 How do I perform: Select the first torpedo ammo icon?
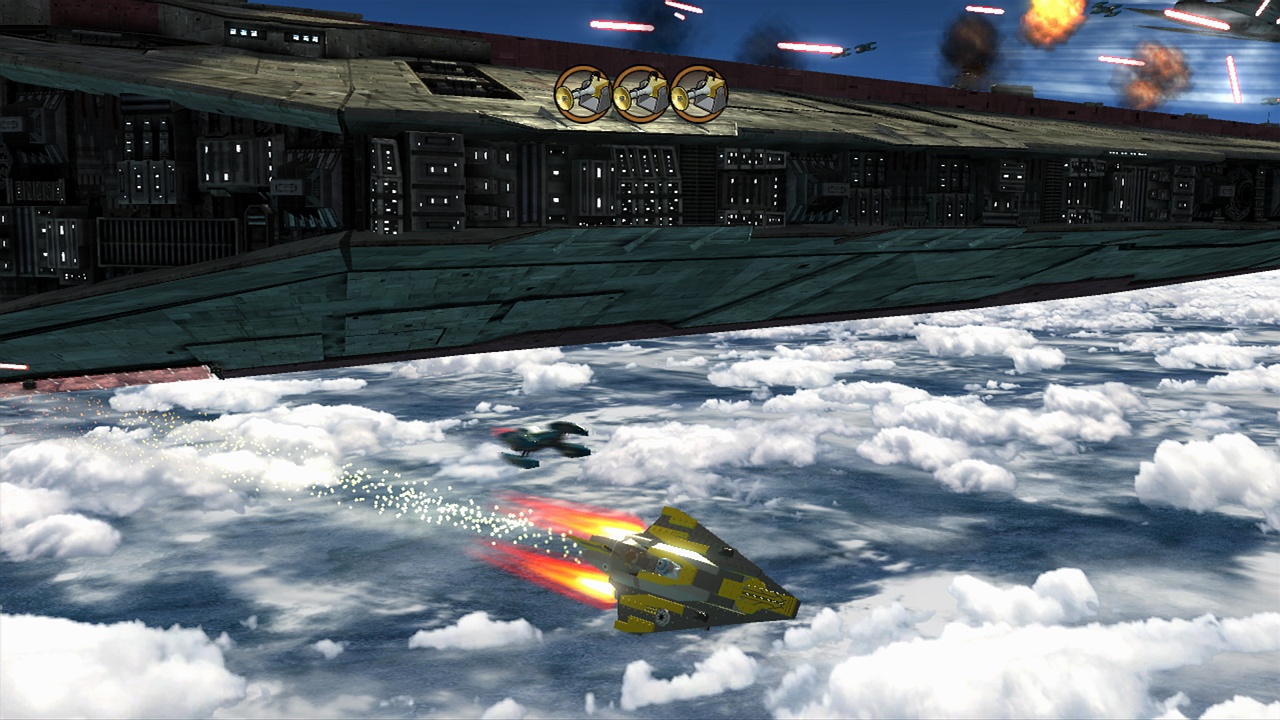(x=583, y=95)
